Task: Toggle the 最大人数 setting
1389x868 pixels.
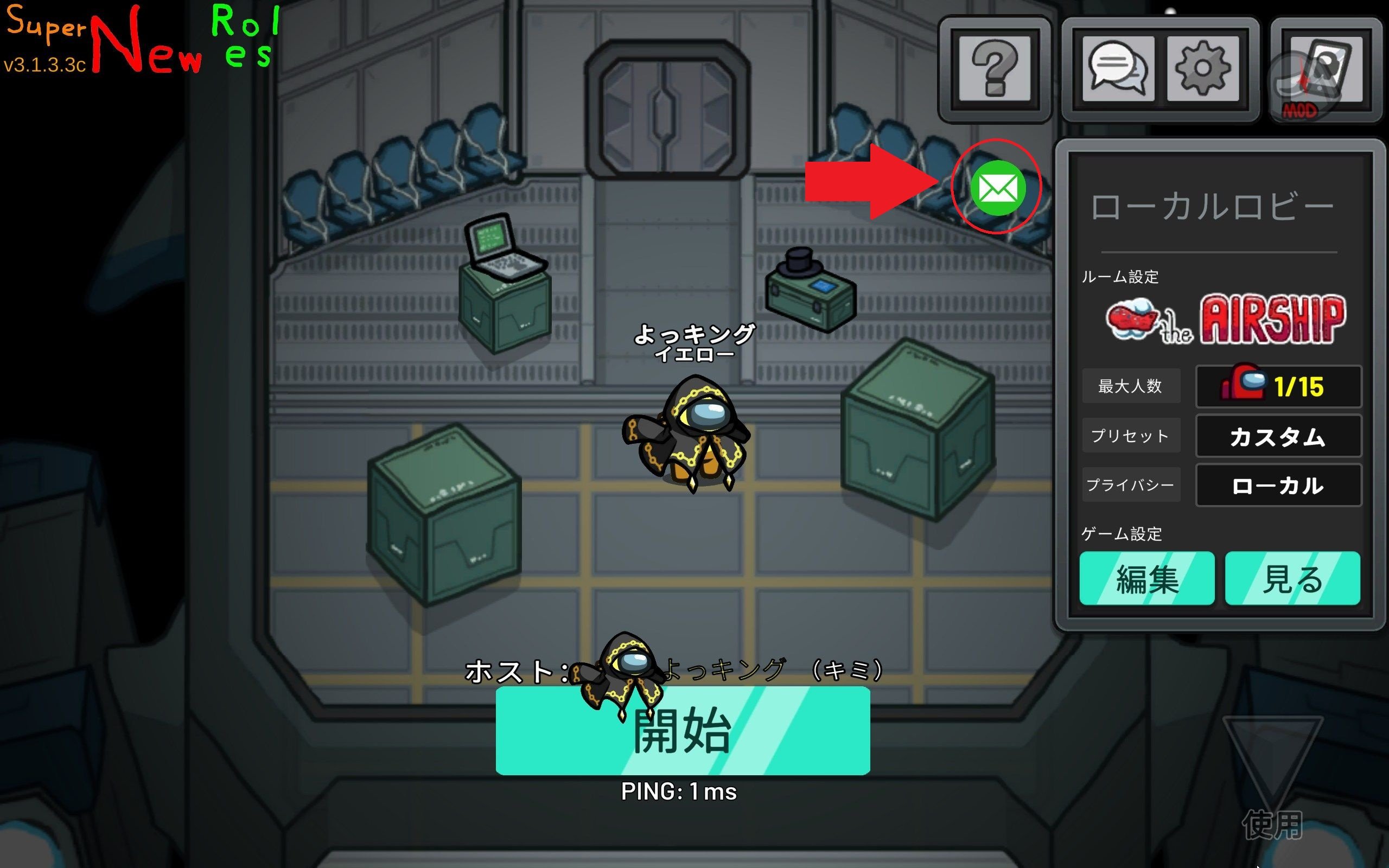Action: 1131,386
